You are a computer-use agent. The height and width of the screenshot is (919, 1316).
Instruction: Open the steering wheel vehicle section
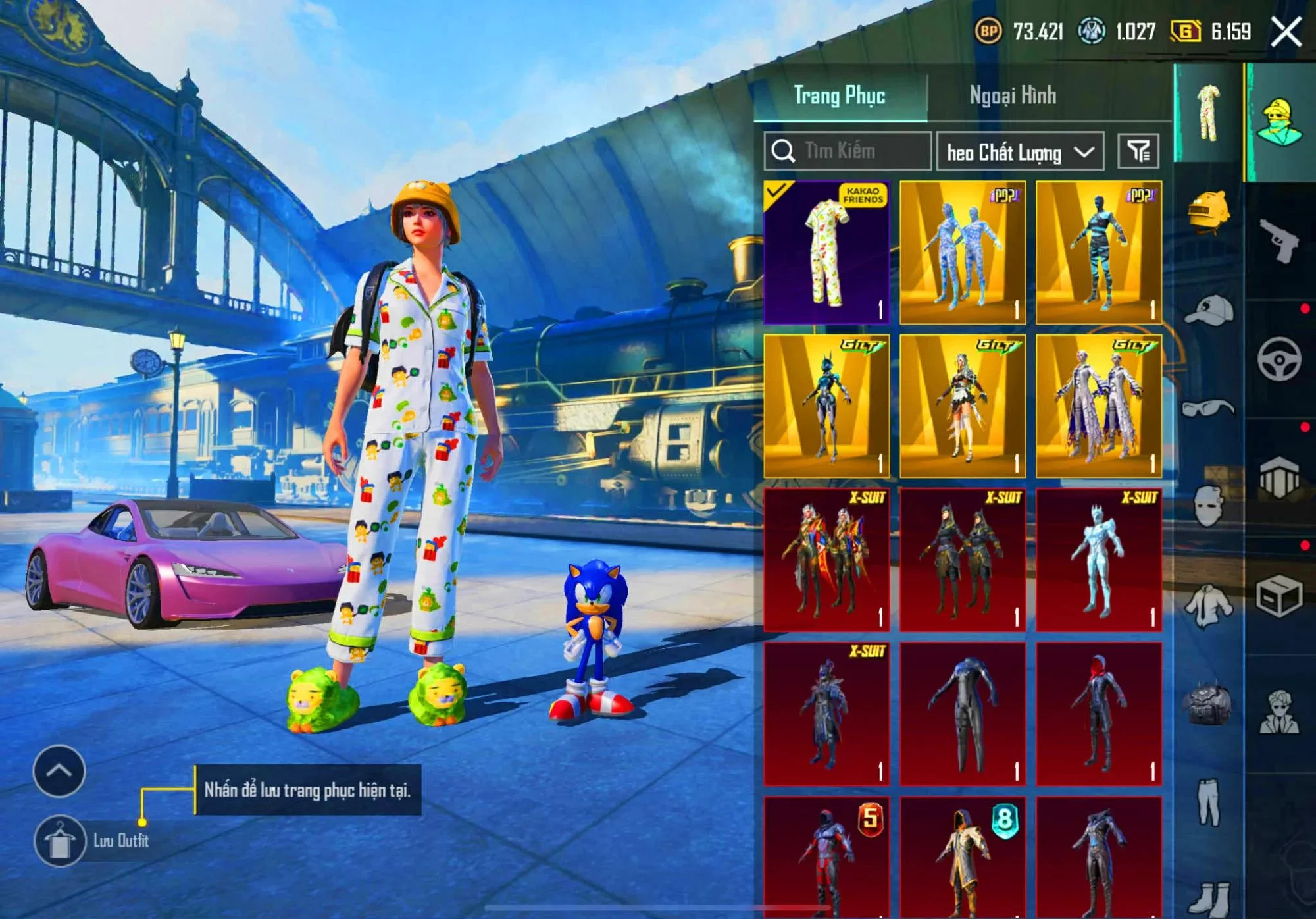tap(1279, 359)
